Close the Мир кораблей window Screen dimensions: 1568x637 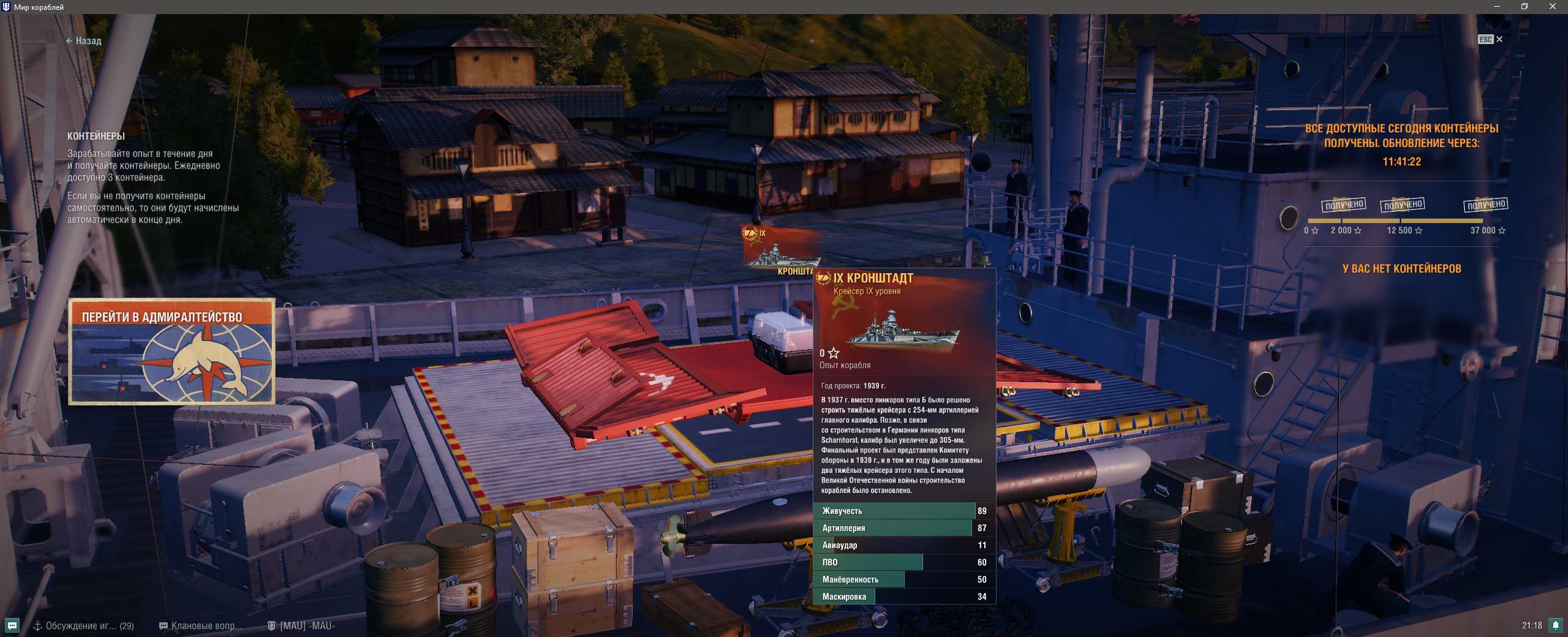(x=1552, y=7)
